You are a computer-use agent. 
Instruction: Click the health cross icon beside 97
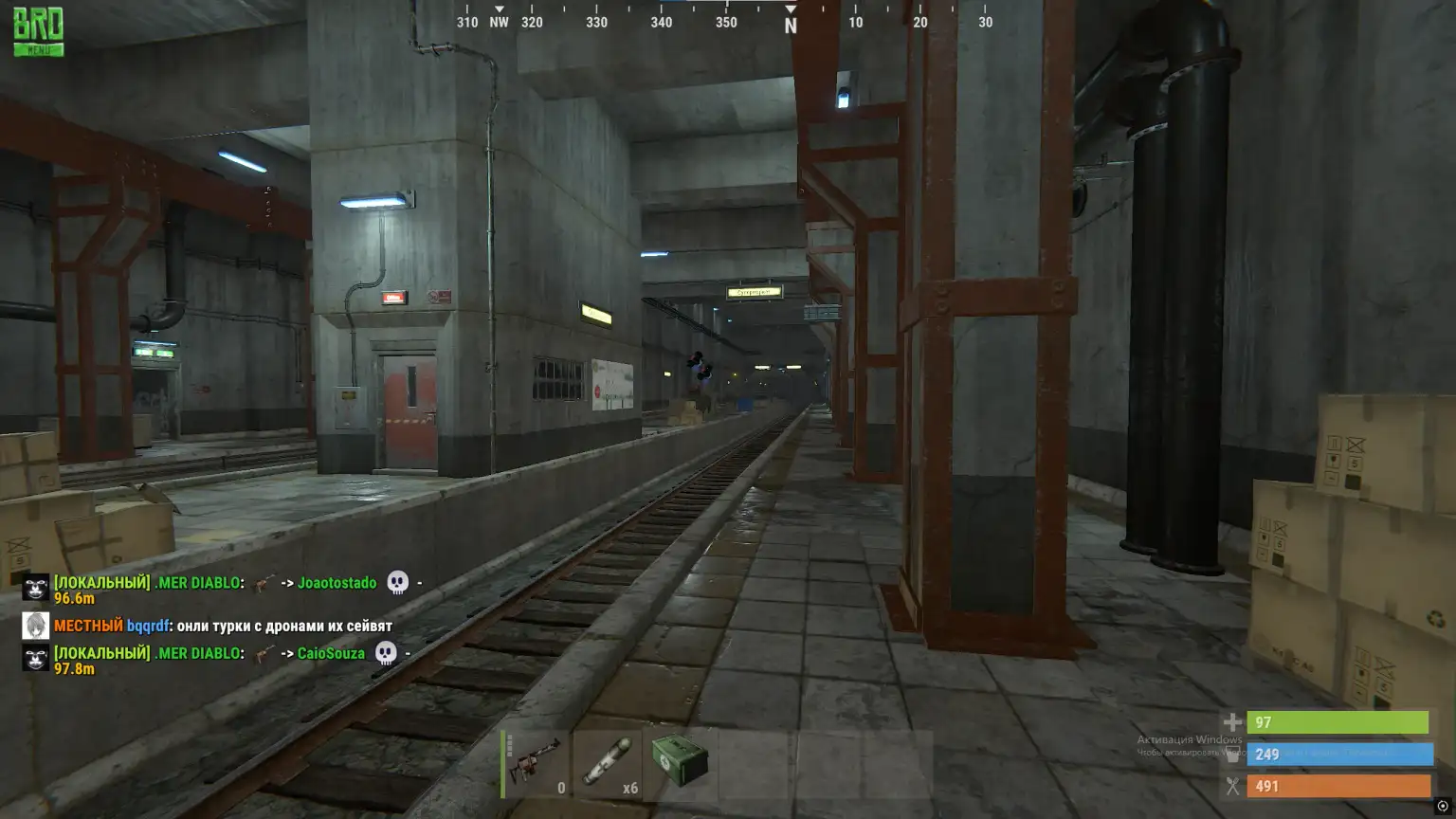coord(1231,722)
